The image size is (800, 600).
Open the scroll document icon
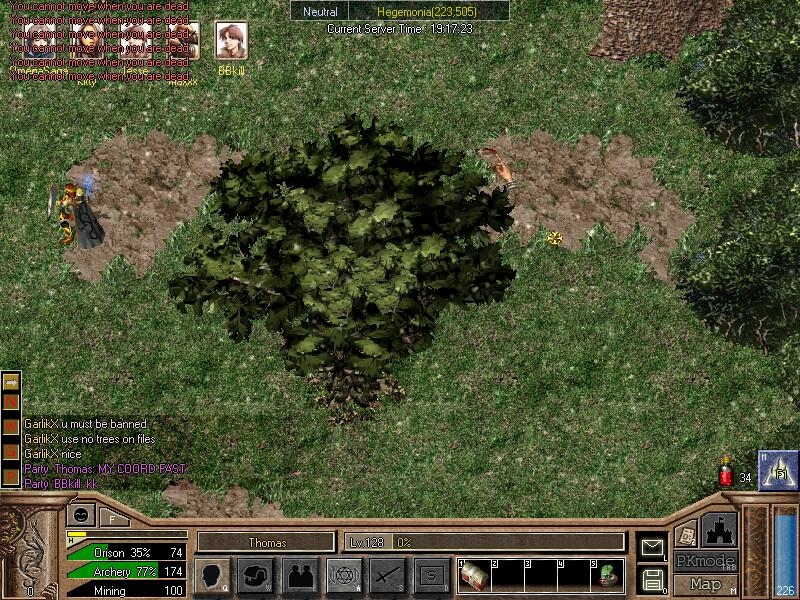[x=685, y=535]
